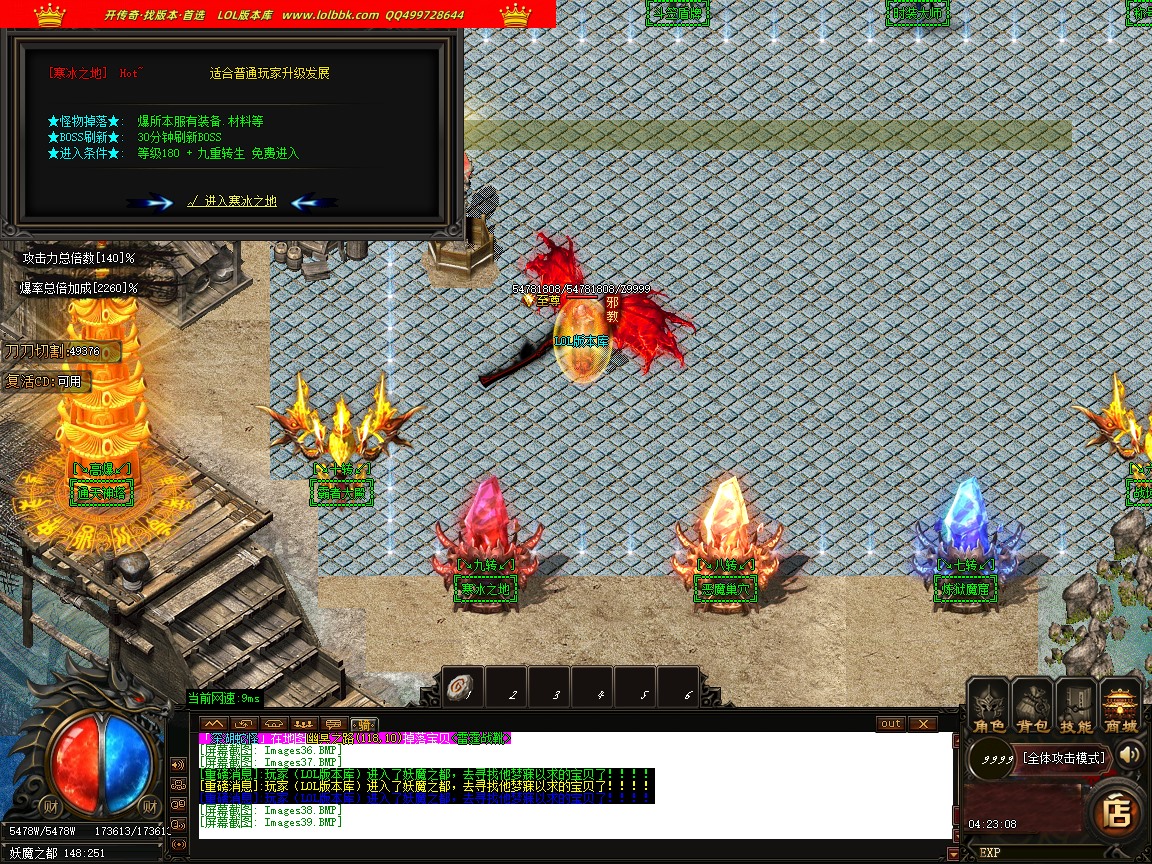Toggle the loudspeaker chat channel icon
Viewport: 1152px width, 864px height.
179,765
